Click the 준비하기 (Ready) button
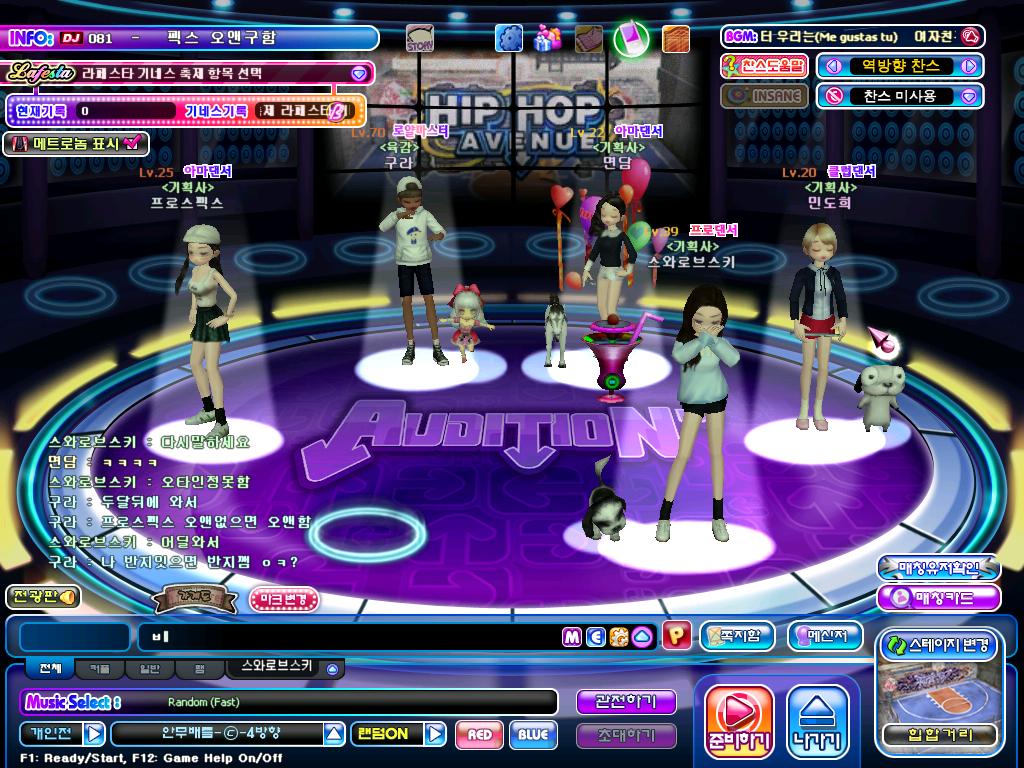1024x768 pixels. click(739, 722)
